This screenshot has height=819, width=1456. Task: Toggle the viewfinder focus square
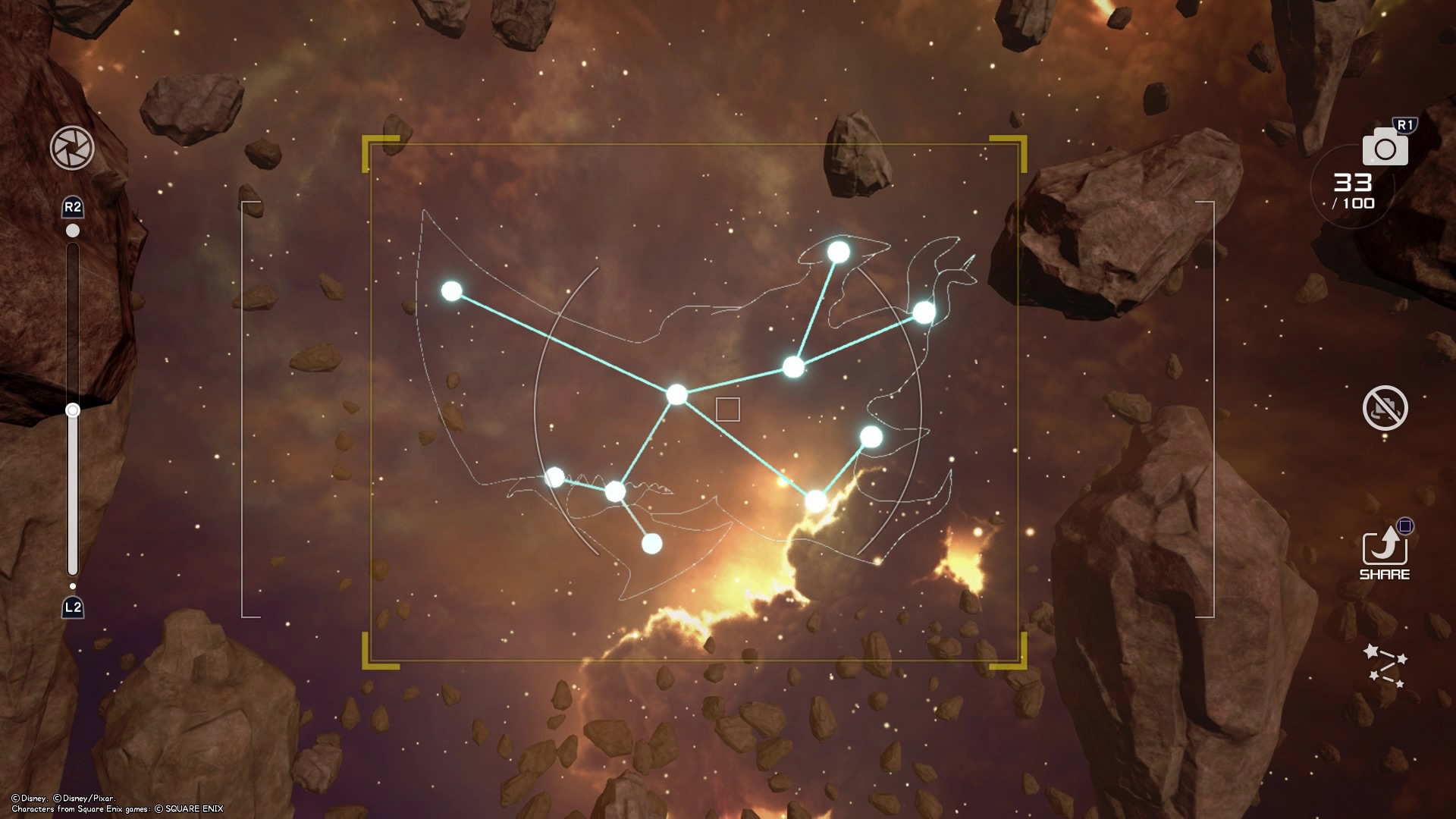coord(727,409)
